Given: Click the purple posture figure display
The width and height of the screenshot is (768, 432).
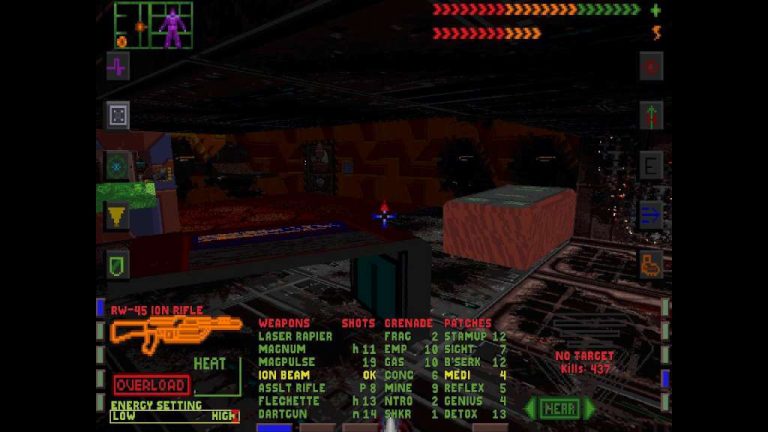Looking at the screenshot, I should pos(173,26).
